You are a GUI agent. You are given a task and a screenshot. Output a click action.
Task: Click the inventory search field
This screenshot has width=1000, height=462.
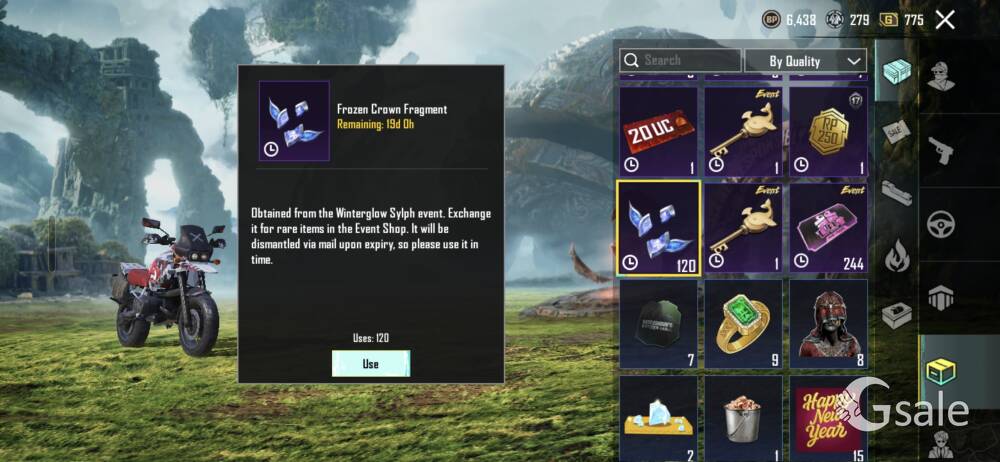(x=680, y=61)
